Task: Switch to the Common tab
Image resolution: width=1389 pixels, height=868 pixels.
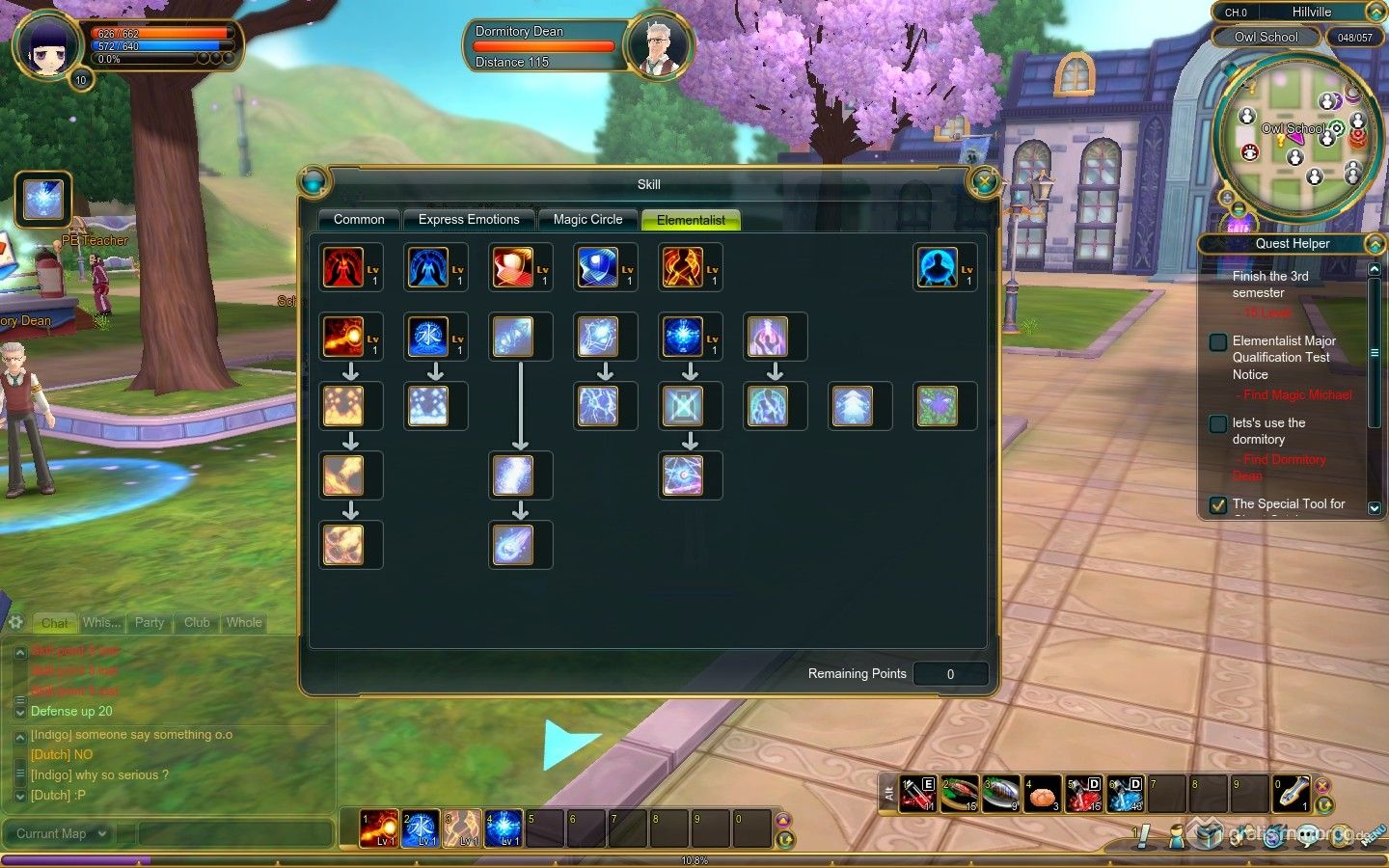Action: coord(359,220)
